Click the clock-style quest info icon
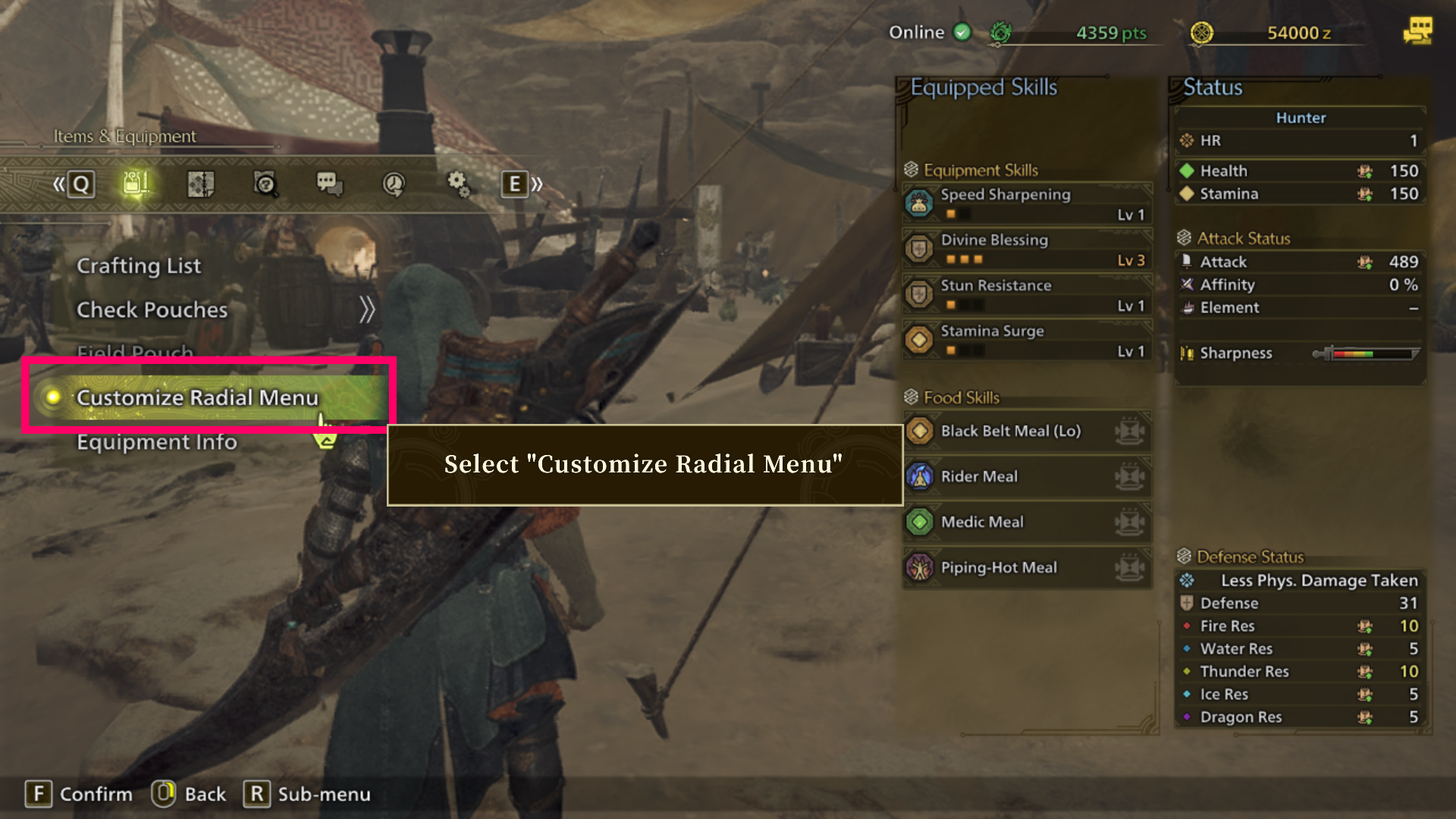Image resolution: width=1456 pixels, height=819 pixels. (x=393, y=184)
